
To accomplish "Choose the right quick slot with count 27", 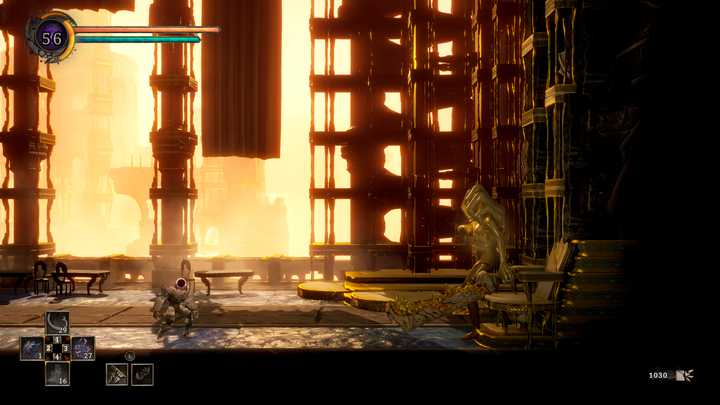I will pyautogui.click(x=83, y=348).
